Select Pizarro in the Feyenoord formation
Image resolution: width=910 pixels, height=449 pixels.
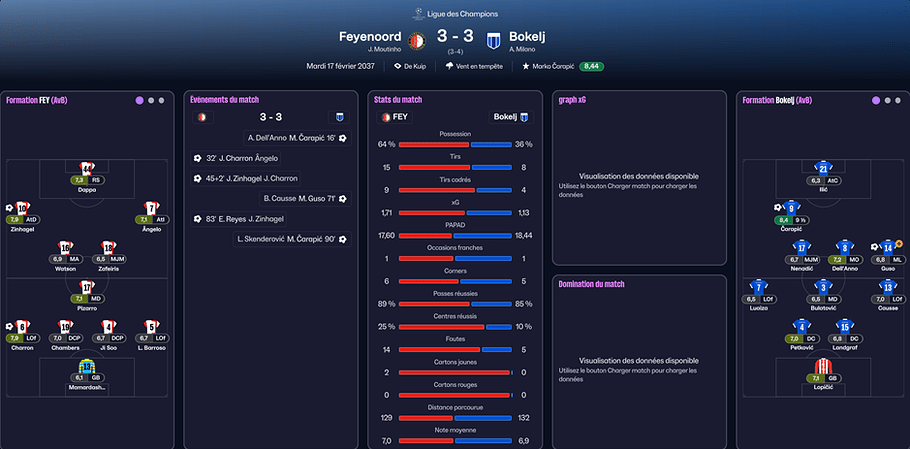tap(87, 286)
